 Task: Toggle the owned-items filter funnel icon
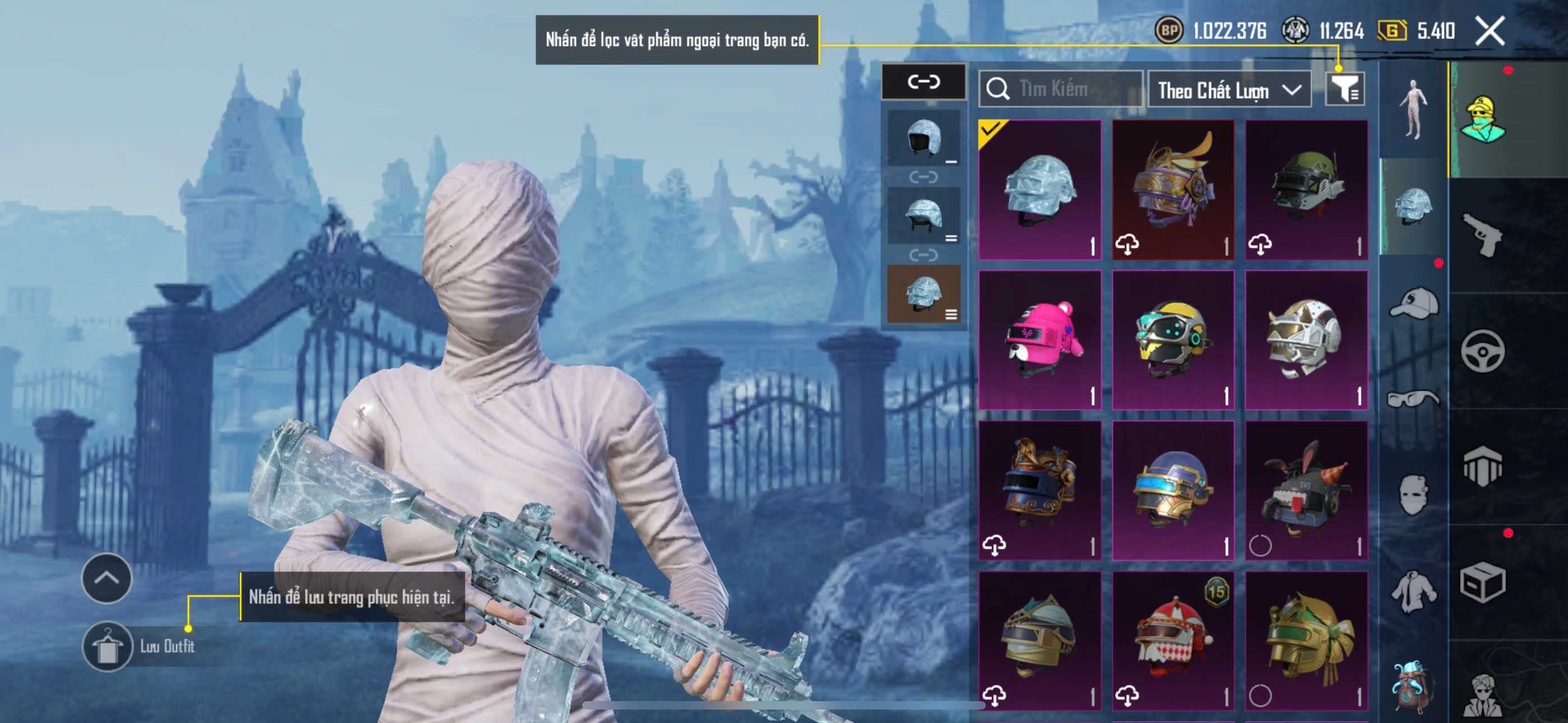point(1344,90)
